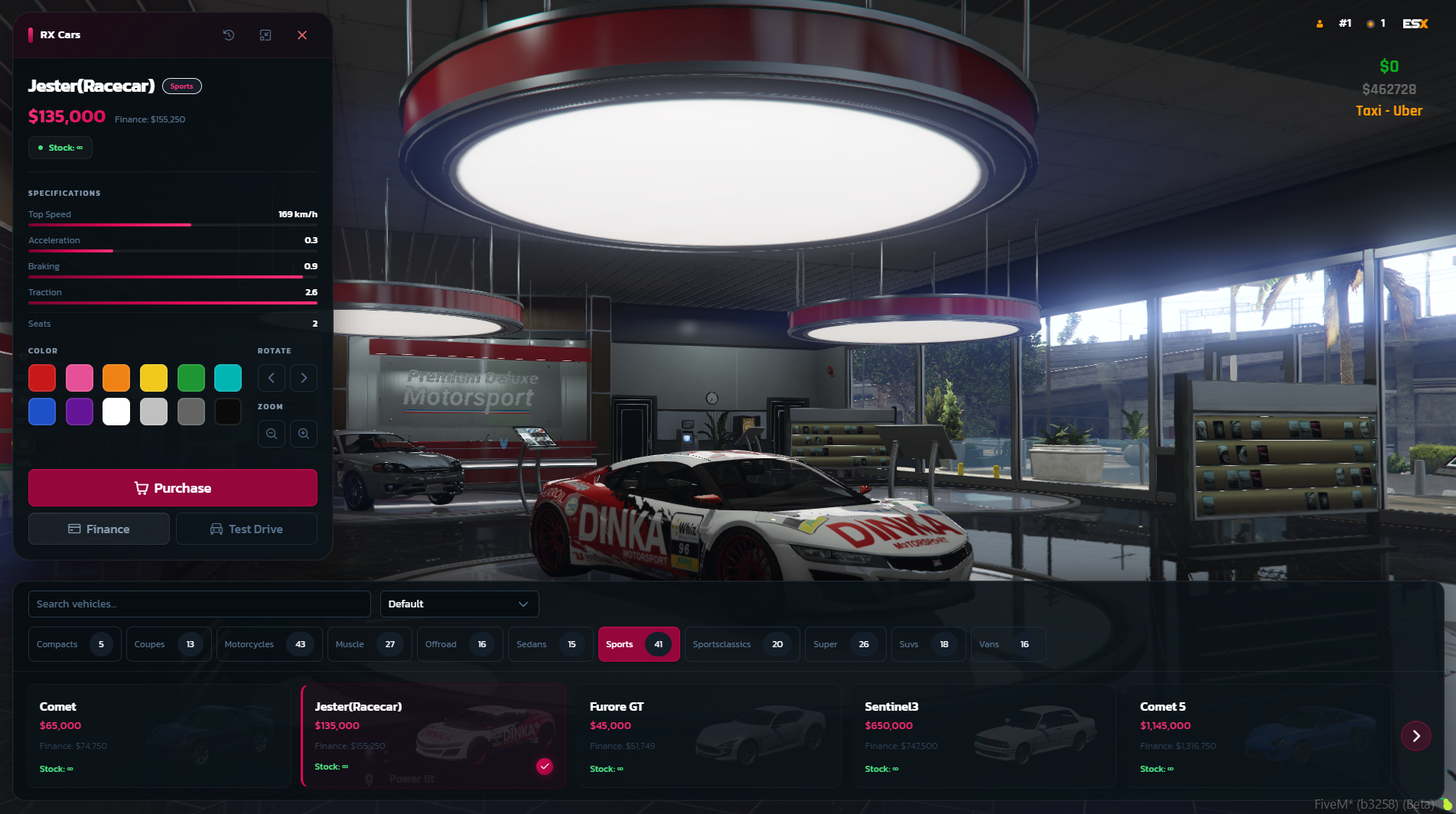Click the minimize/resize icon beside the close button
This screenshot has height=814, width=1456.
(x=265, y=35)
